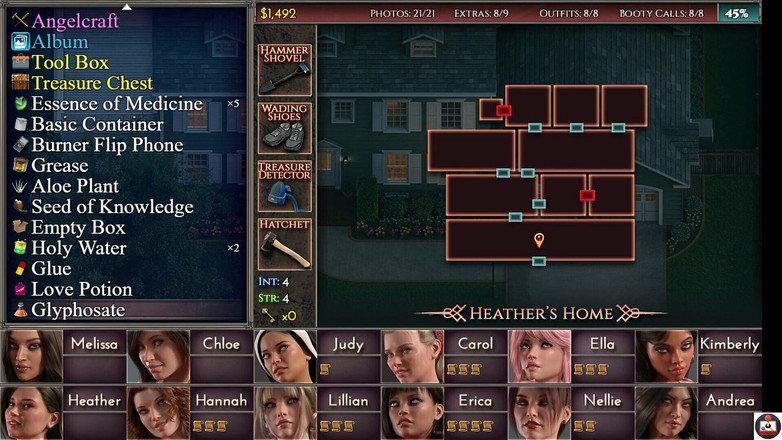Screen dimensions: 782x440
Task: Pick the Burner Flip Phone item
Action: [x=107, y=145]
